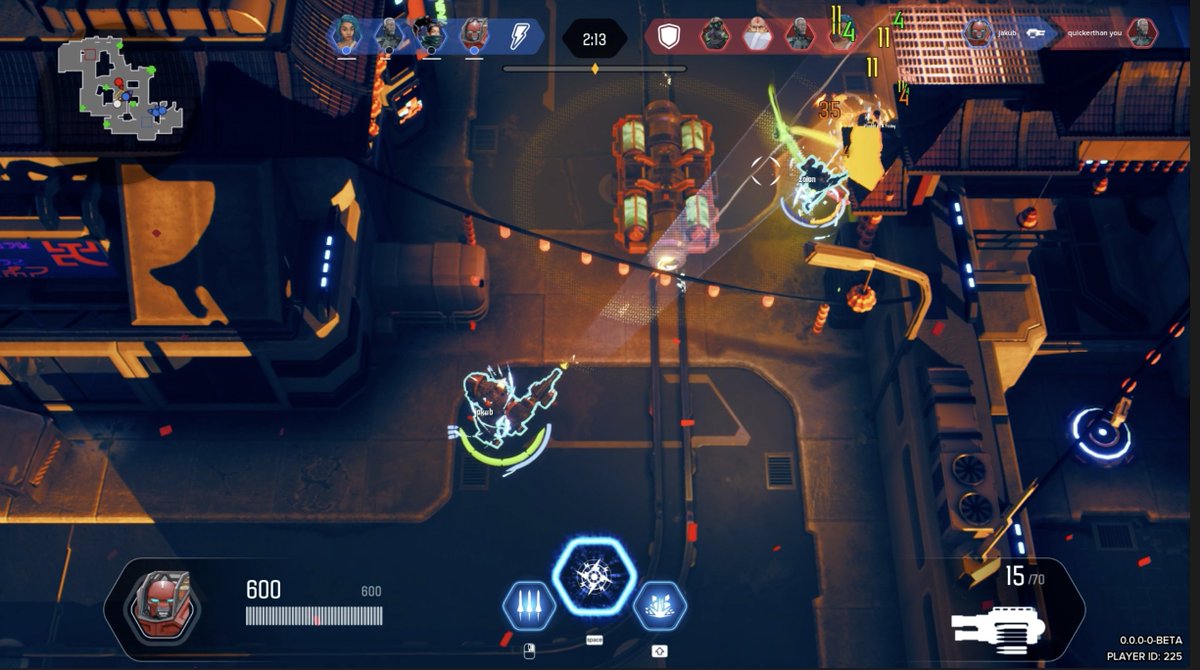
Task: Activate the triple spikes ability
Action: pyautogui.click(x=528, y=605)
